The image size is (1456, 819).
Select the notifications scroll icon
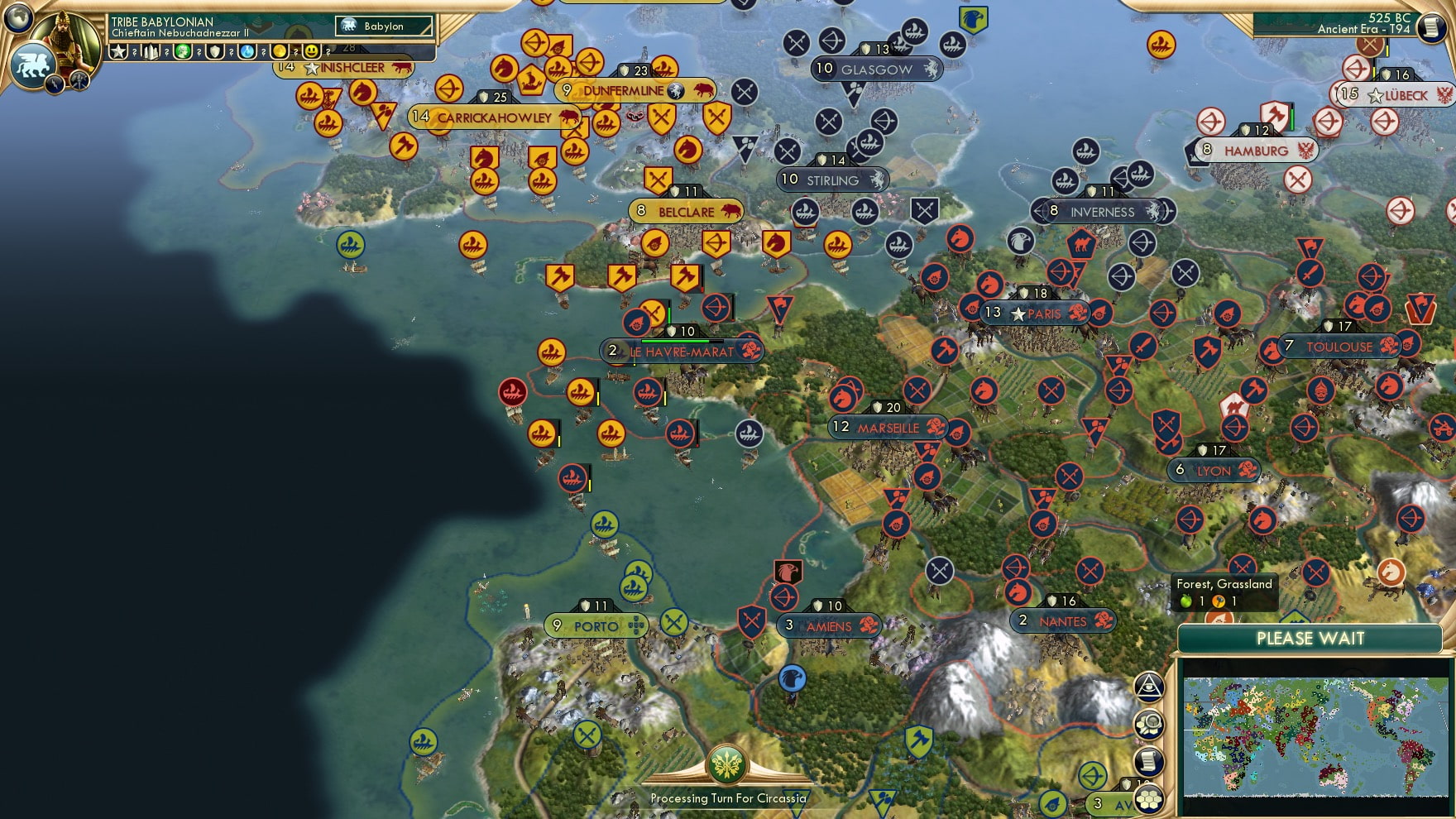pyautogui.click(x=1150, y=761)
